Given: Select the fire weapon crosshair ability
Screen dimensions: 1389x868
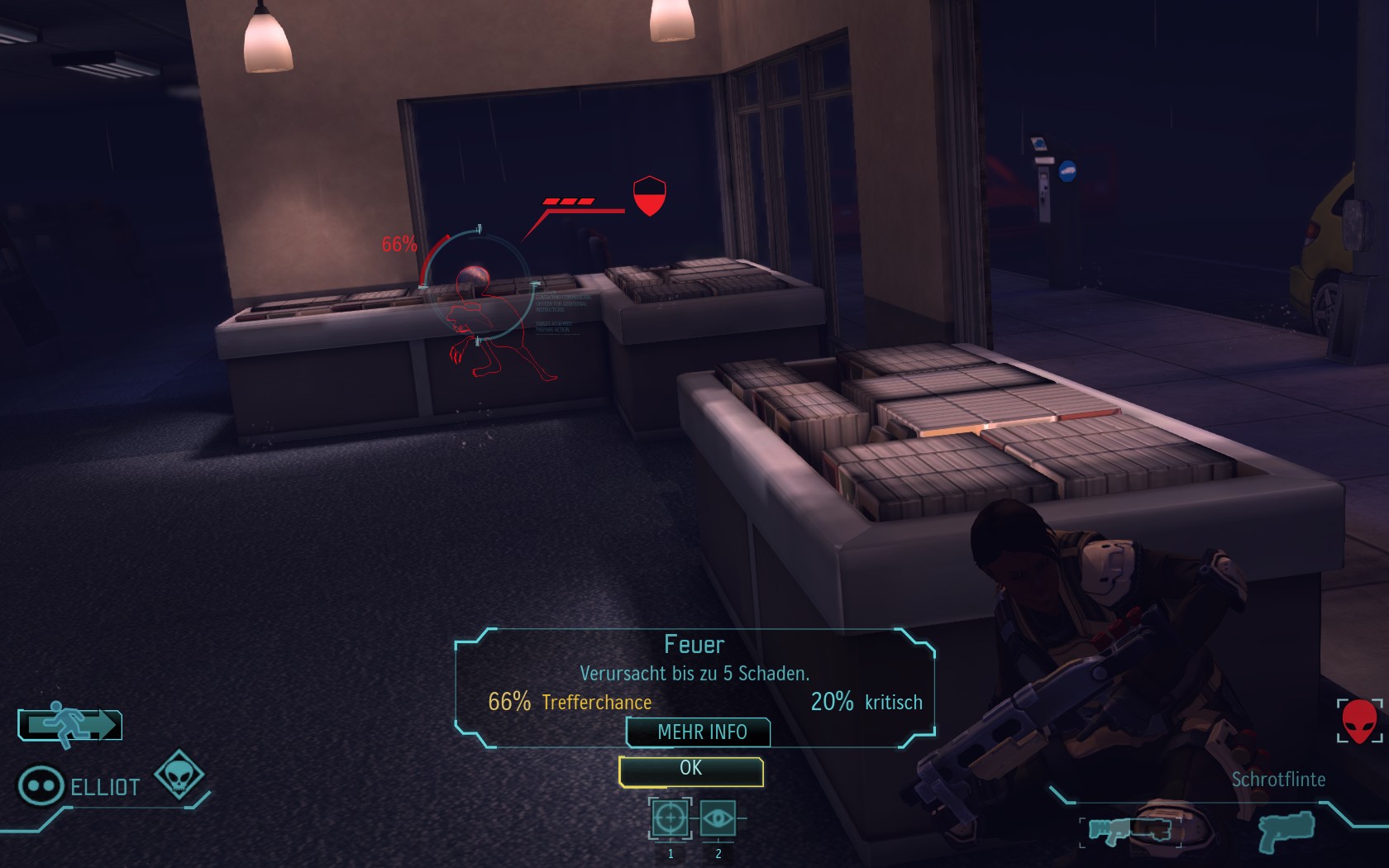Looking at the screenshot, I should point(670,818).
